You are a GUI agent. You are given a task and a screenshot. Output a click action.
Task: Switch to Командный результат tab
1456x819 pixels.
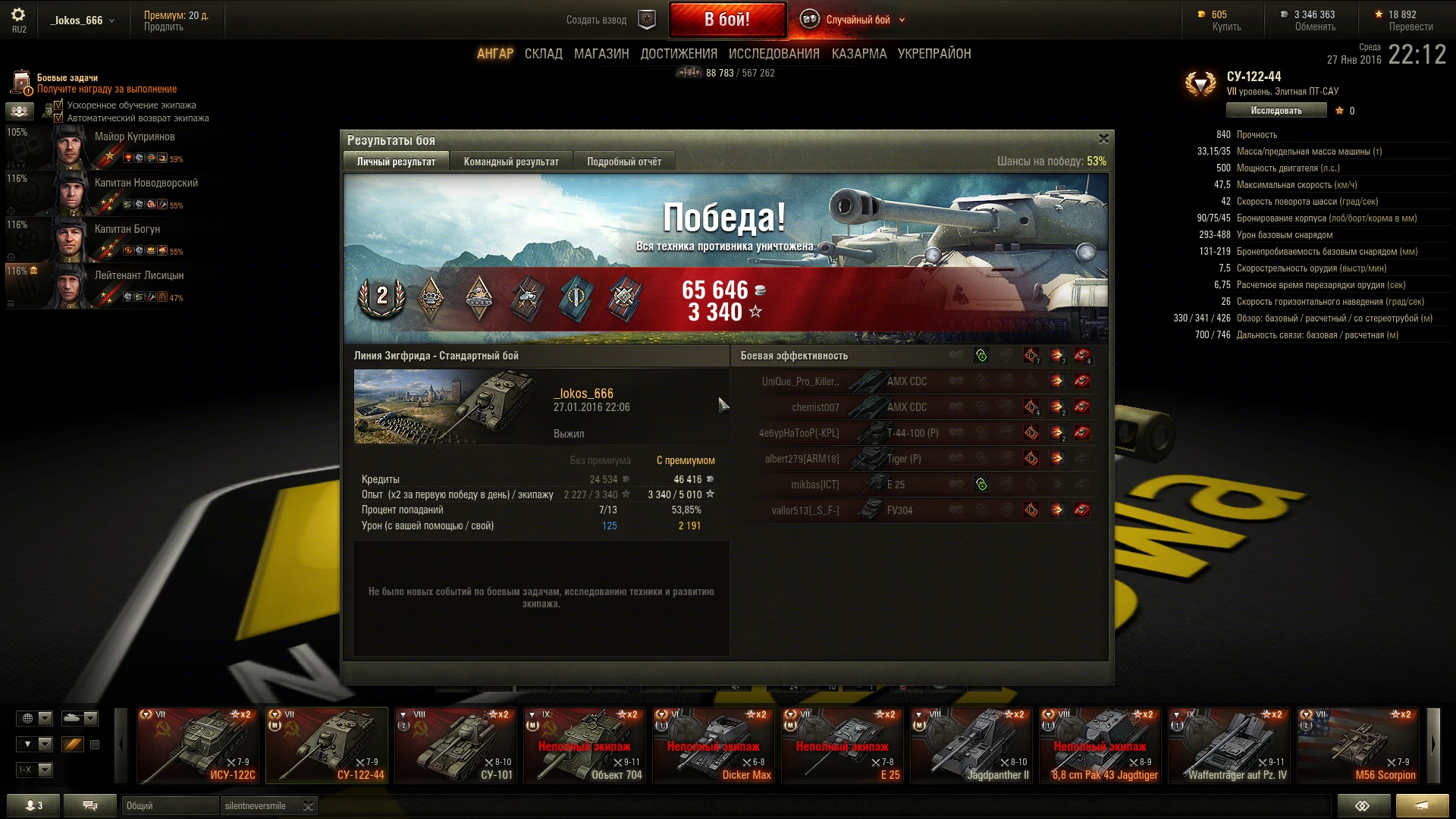coord(511,162)
